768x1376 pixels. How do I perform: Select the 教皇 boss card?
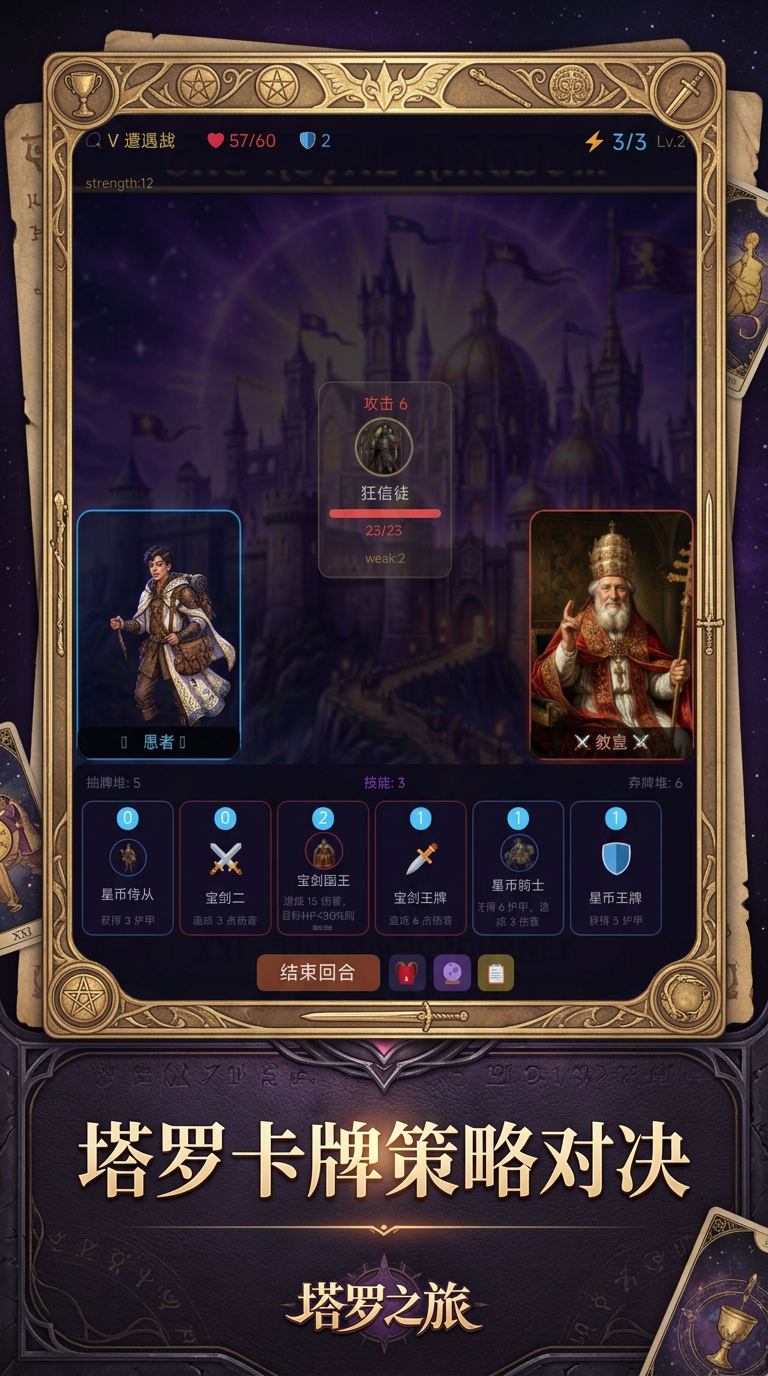(611, 635)
